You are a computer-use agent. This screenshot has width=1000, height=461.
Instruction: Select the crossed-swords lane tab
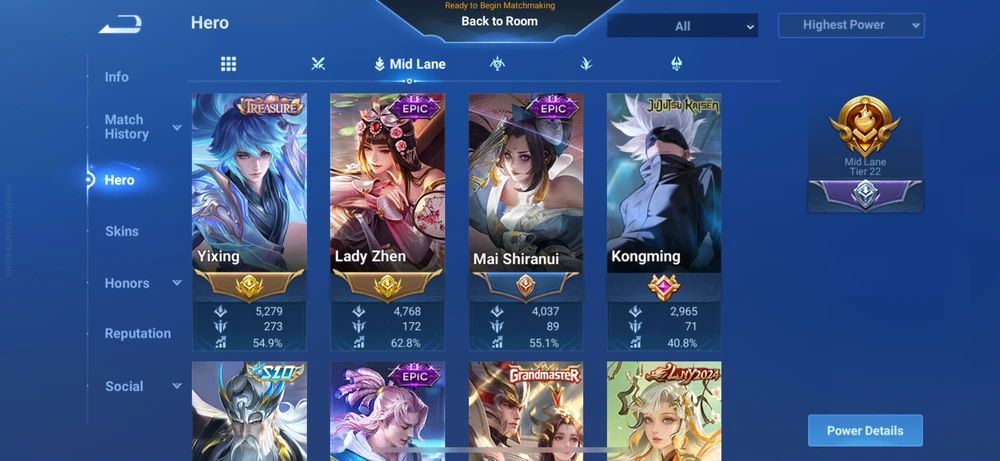tap(318, 64)
